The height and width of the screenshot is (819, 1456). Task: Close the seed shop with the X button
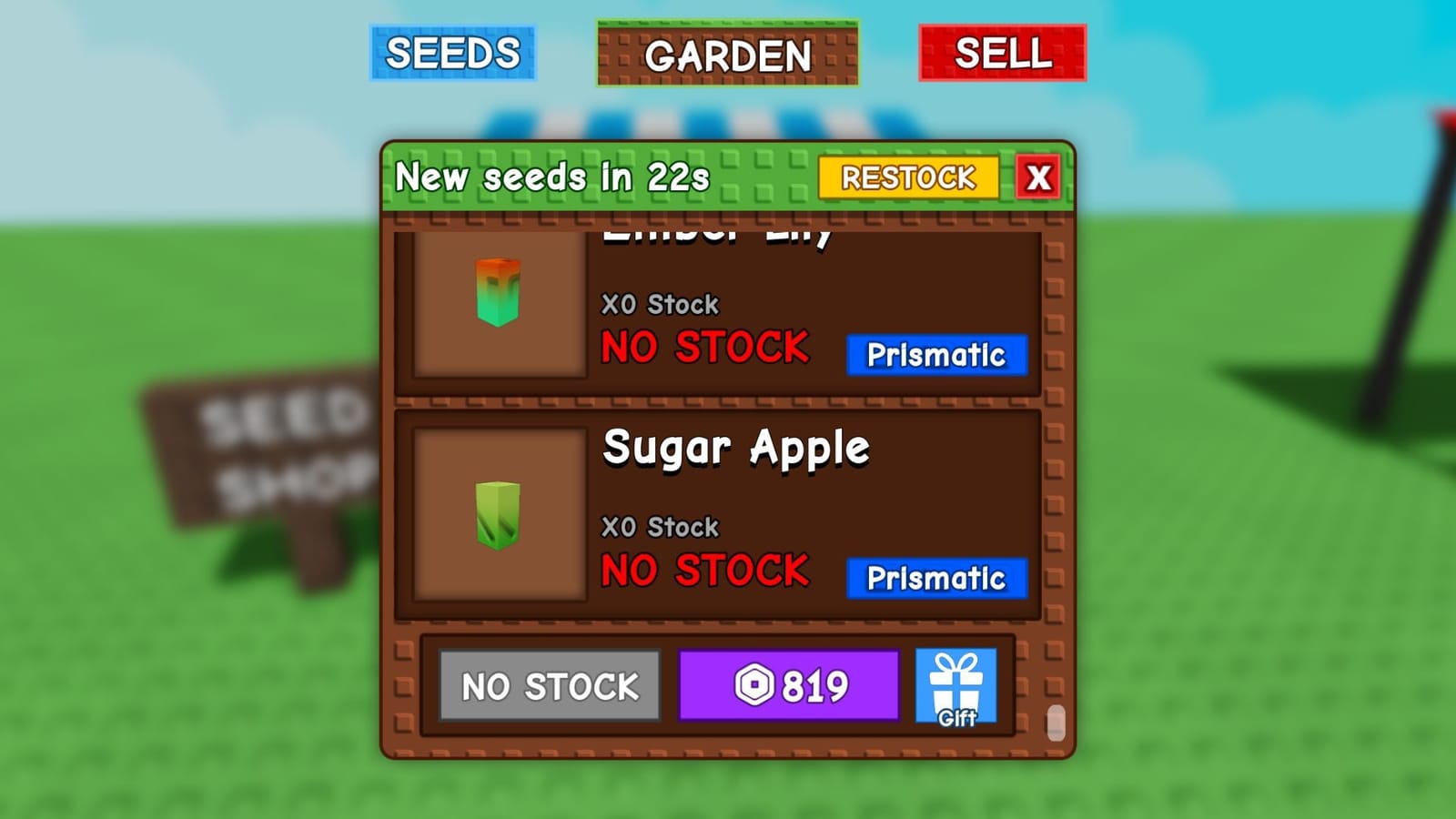(1036, 178)
